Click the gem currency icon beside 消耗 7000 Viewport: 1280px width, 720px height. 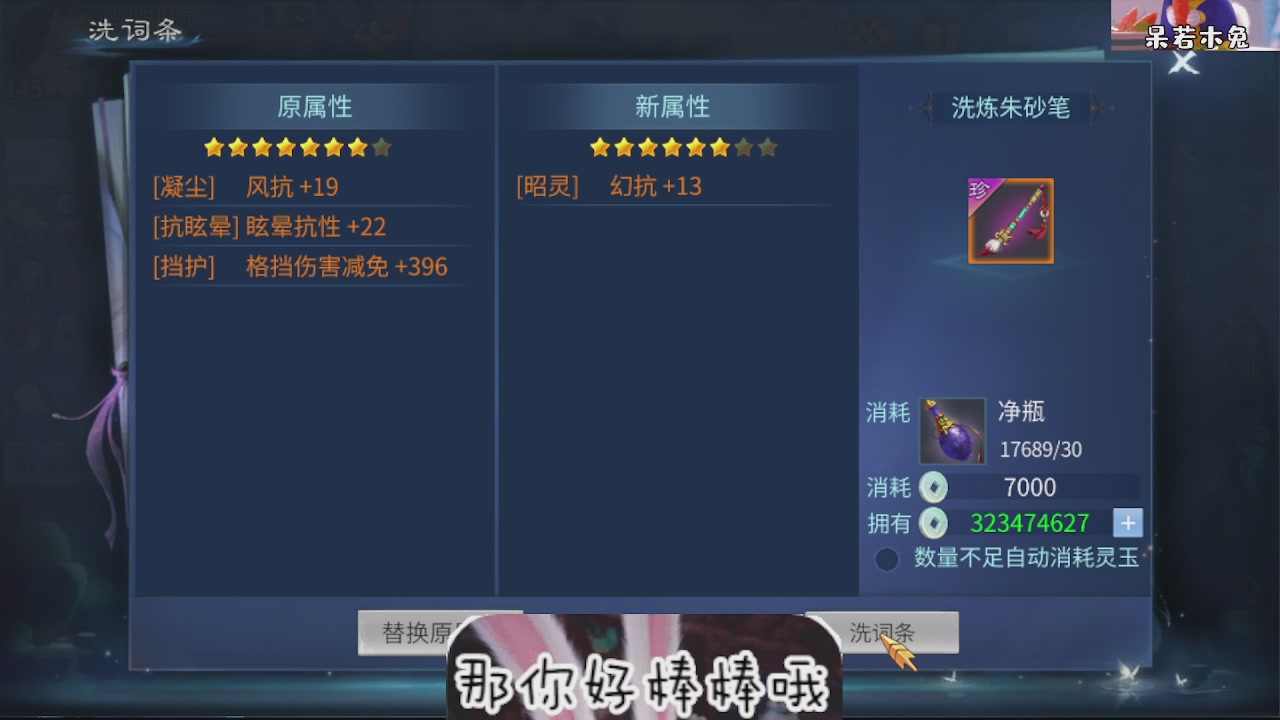click(933, 487)
